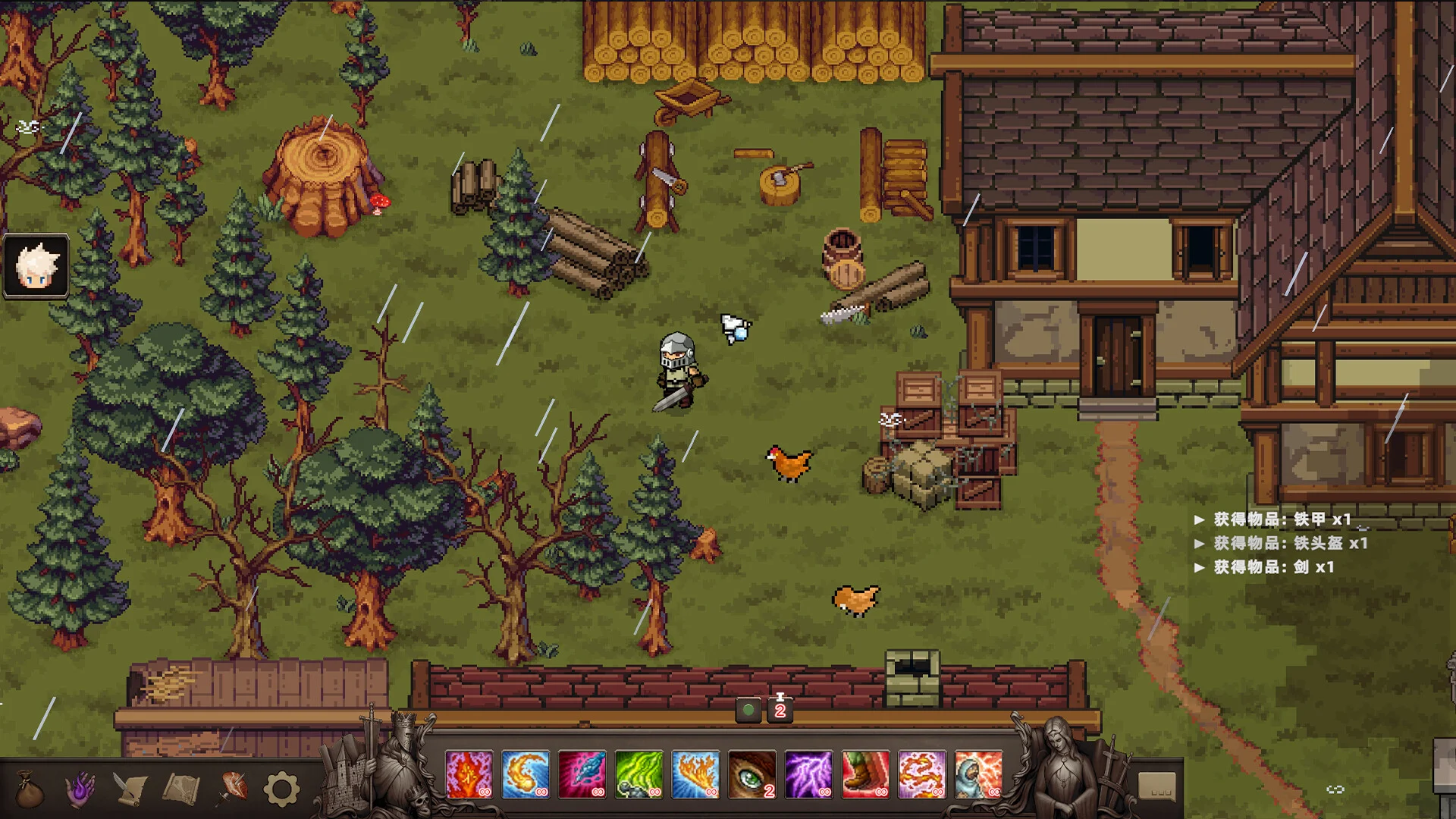Use the blue crystal shard skill

click(x=582, y=774)
